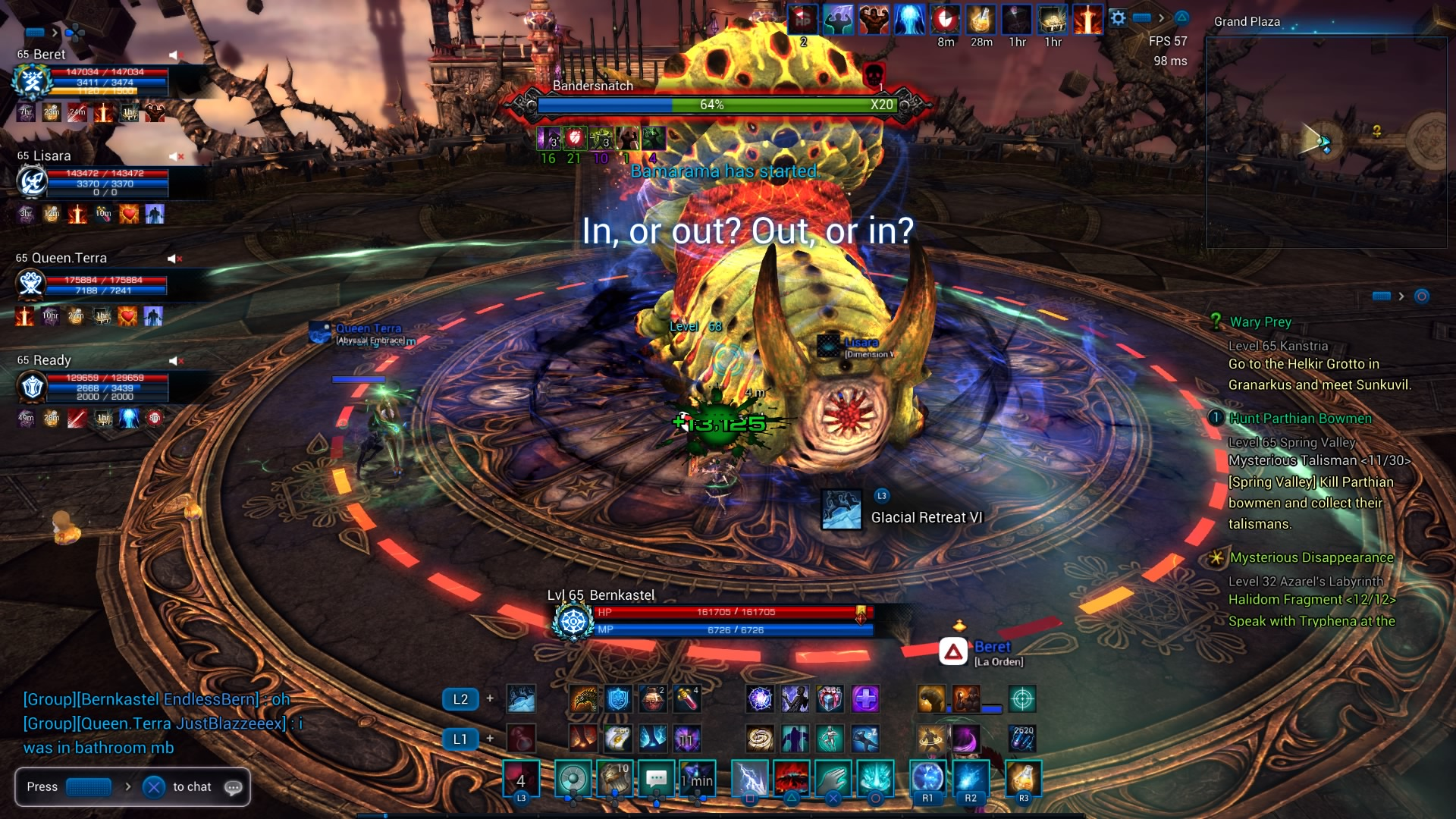View the Mysterious Disappearance quest
Screen dimensions: 1456x819
coord(1311,557)
